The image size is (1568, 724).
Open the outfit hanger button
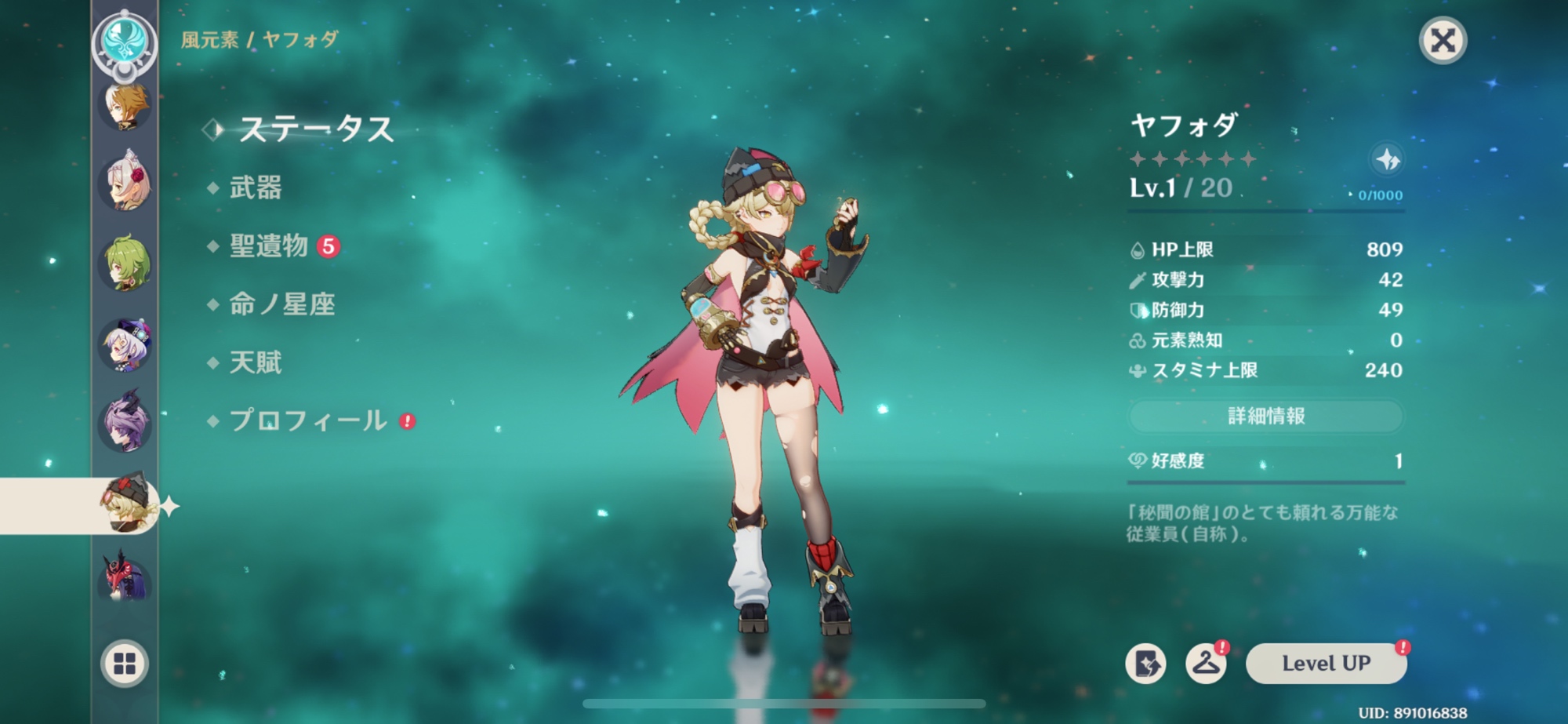(x=1206, y=664)
